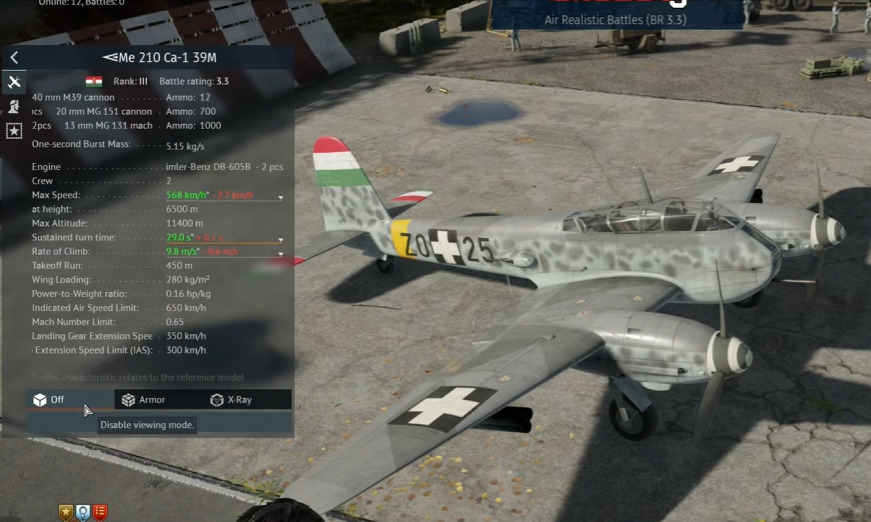This screenshot has width=871, height=522.
Task: Click the gold star badge icon
Action: click(x=67, y=513)
